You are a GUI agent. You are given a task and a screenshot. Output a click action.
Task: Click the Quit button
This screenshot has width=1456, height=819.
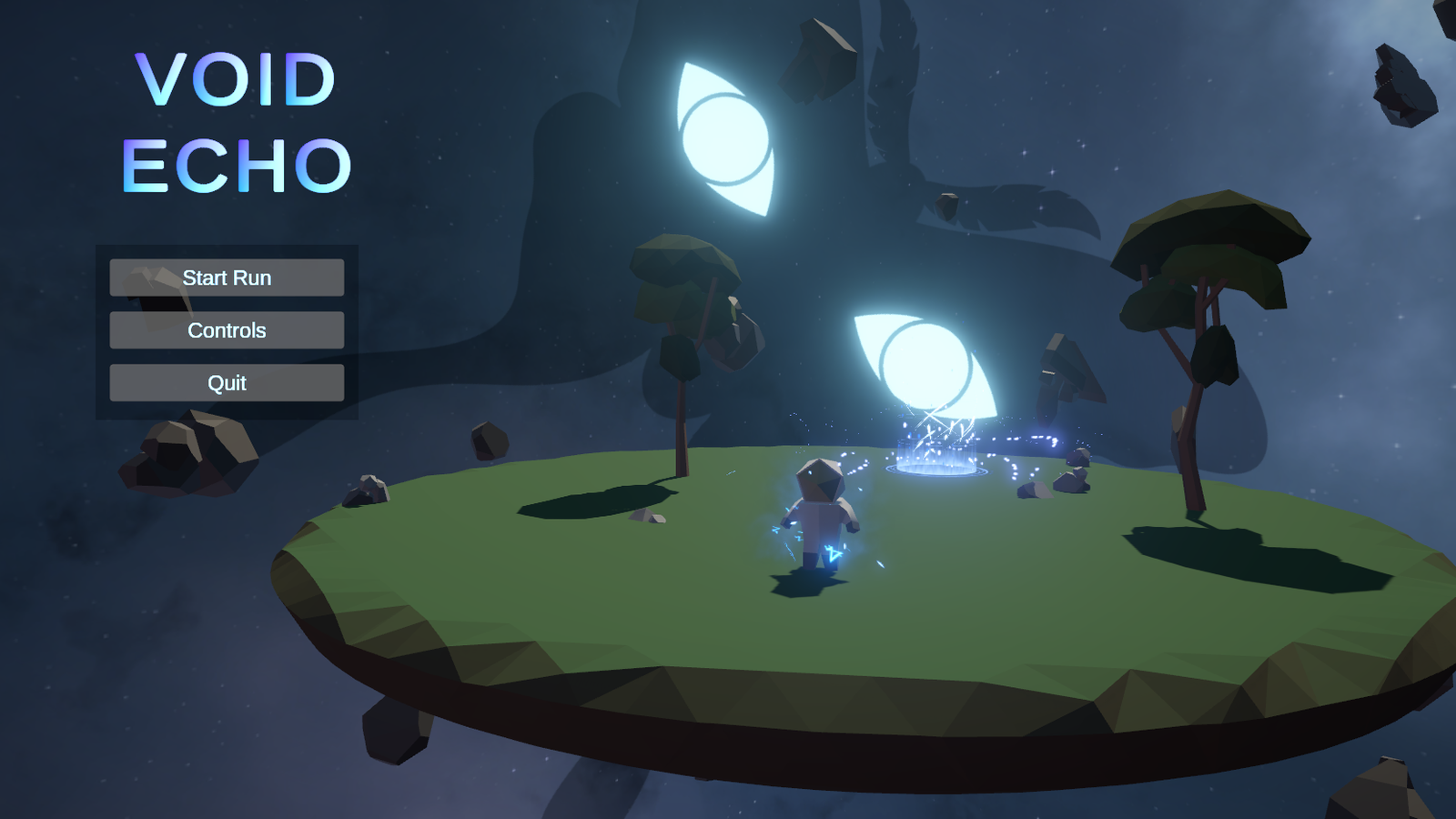(226, 383)
